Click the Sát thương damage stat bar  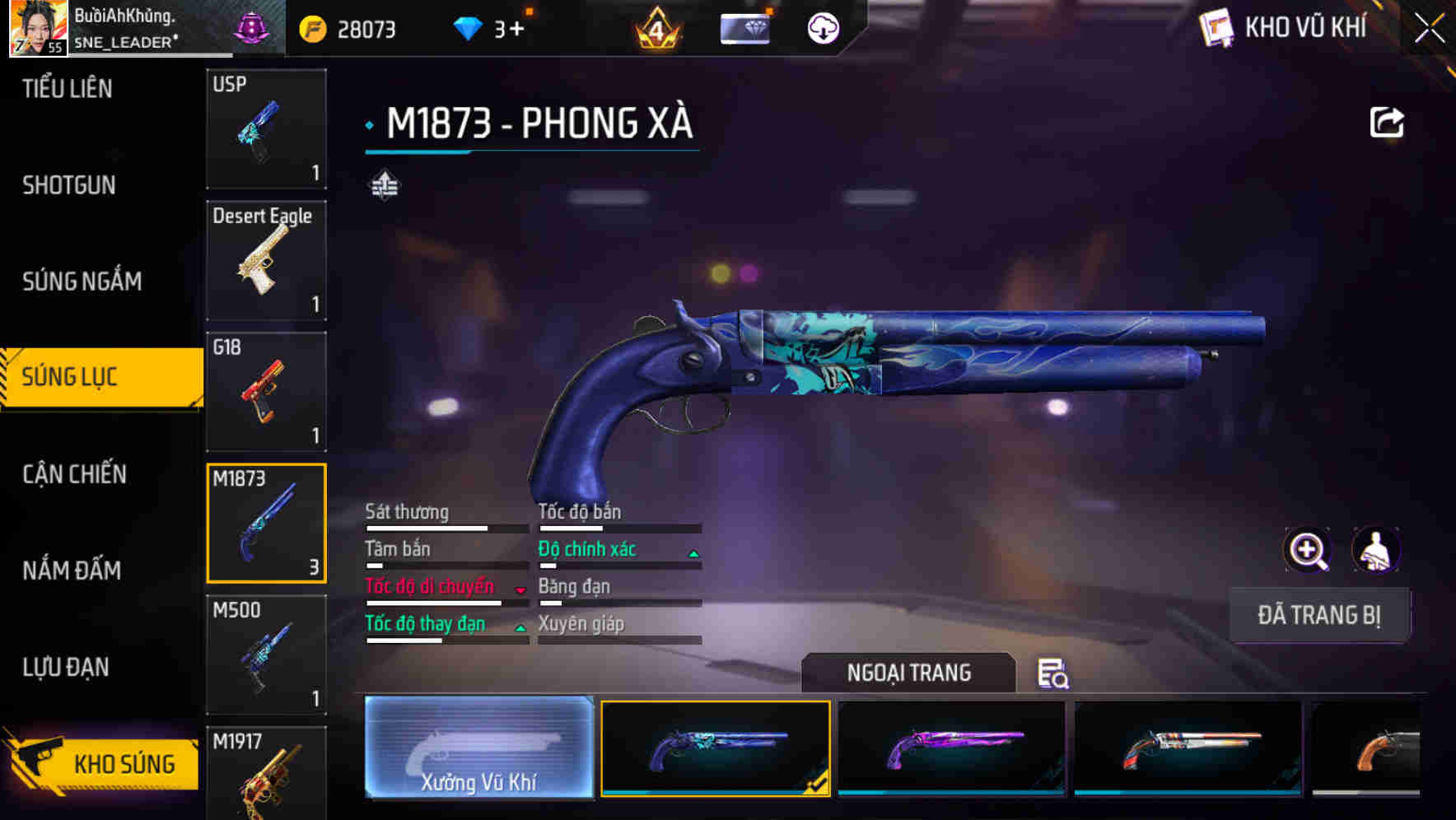click(447, 527)
